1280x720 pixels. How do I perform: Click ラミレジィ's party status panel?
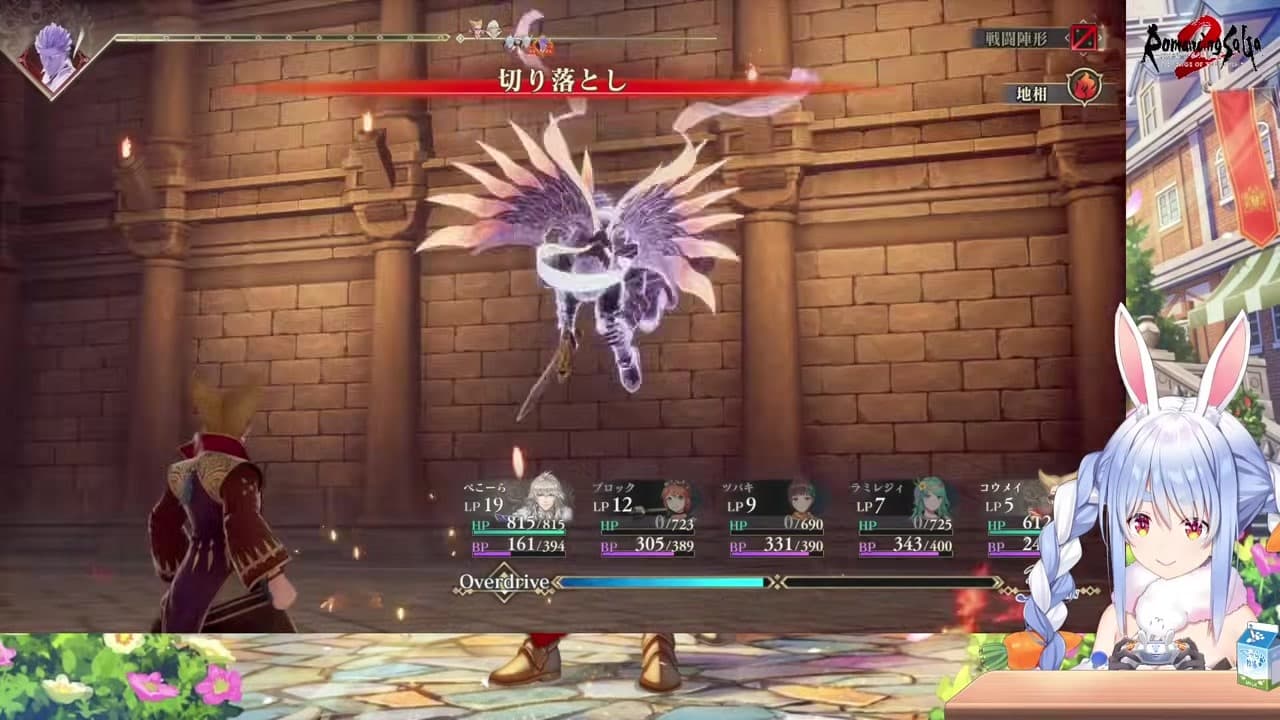(x=904, y=516)
